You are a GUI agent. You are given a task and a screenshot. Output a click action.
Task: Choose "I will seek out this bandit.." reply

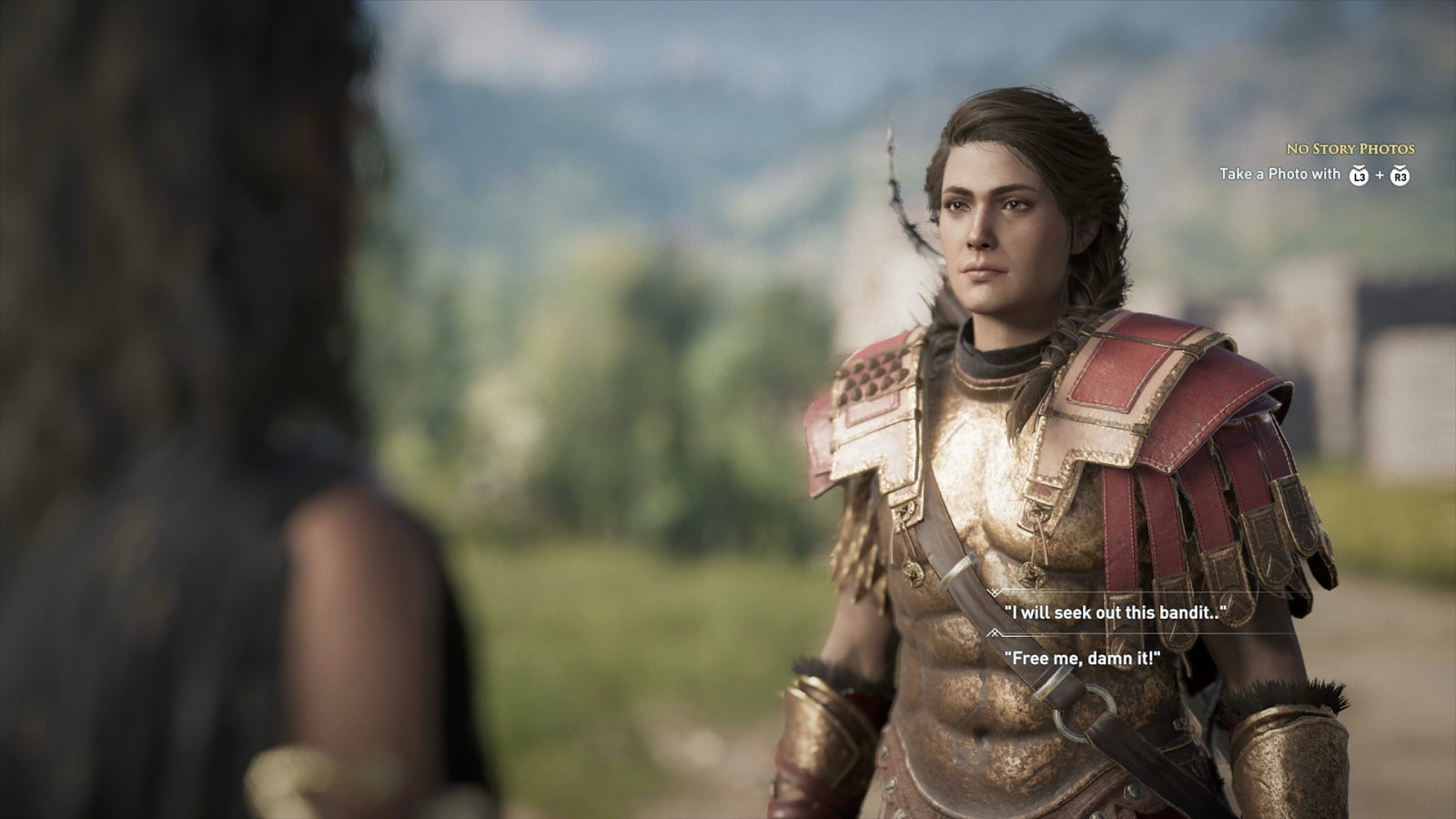click(x=1108, y=612)
